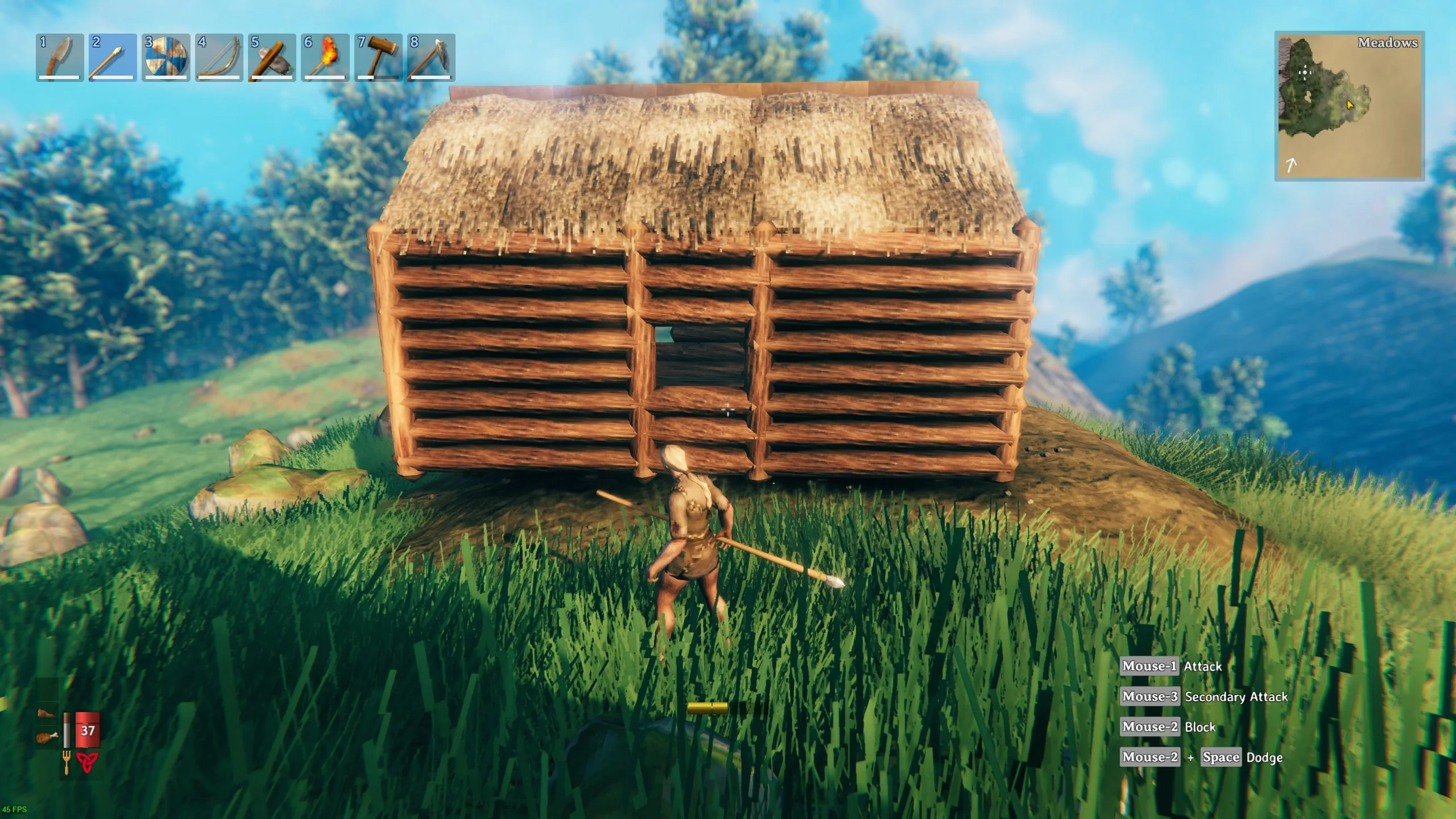Activate the Mouse-2 Block key hint
The image size is (1456, 819).
pos(1149,727)
